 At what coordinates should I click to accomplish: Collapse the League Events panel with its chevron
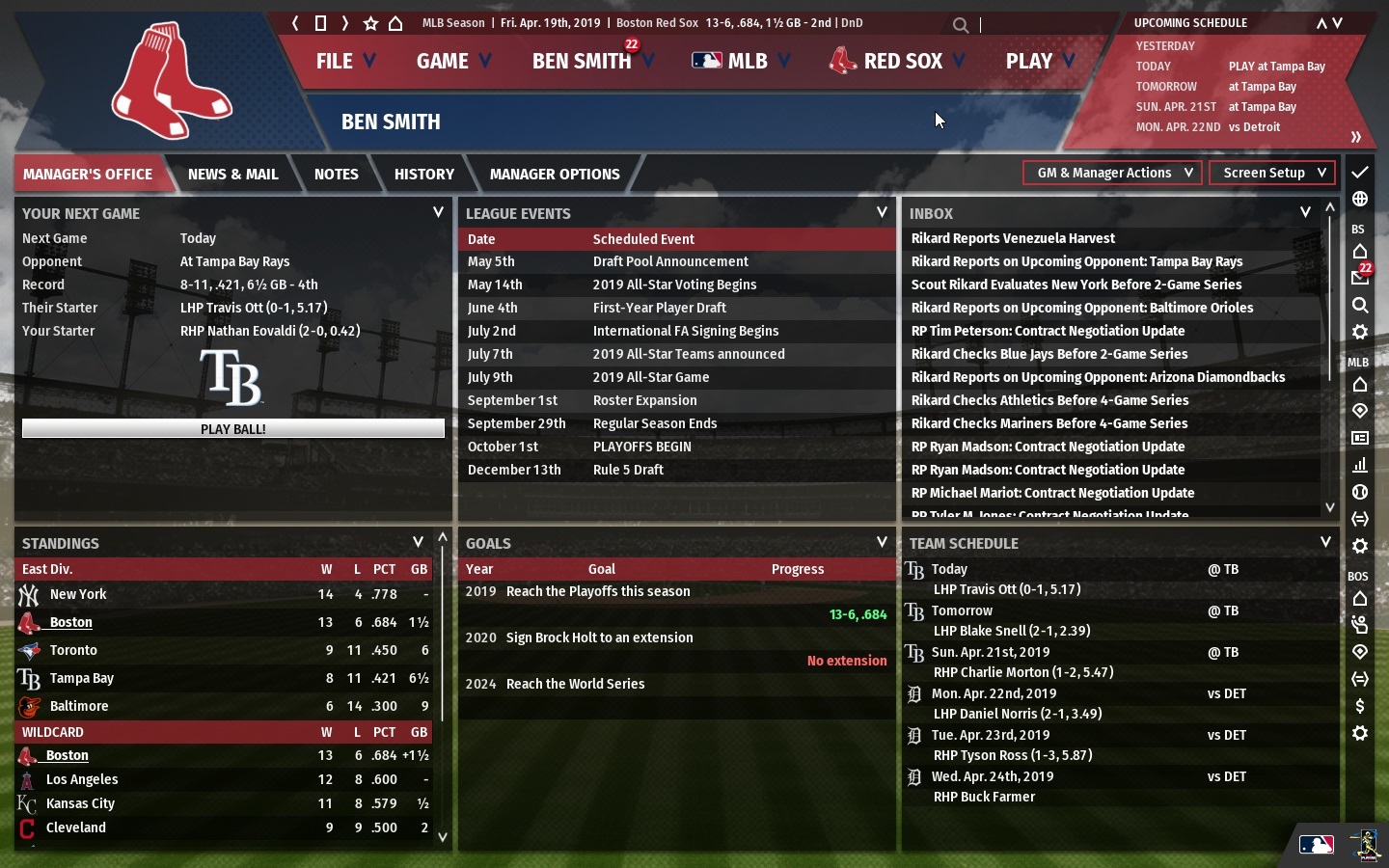pos(881,213)
